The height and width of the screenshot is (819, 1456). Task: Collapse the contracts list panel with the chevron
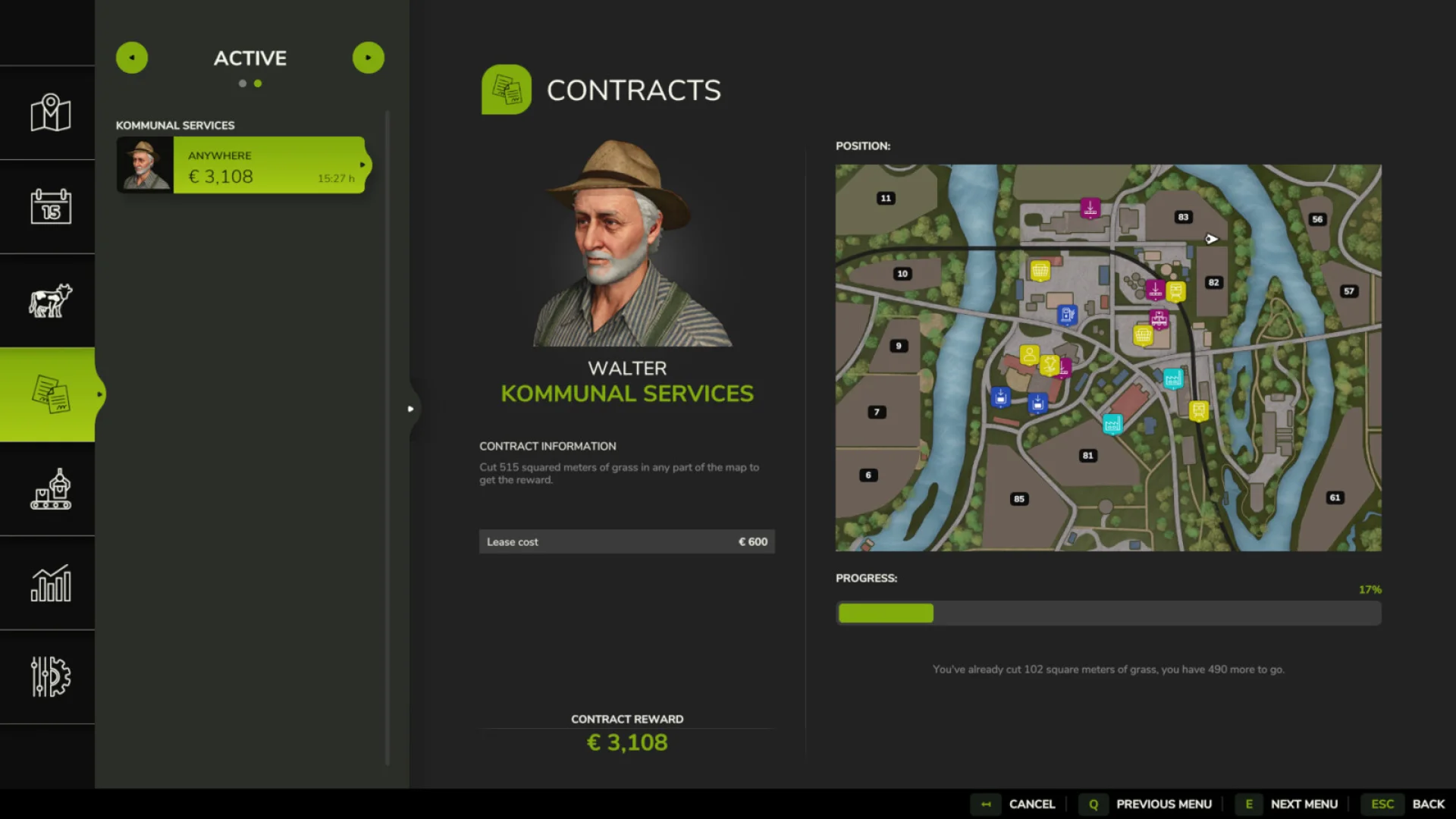[x=412, y=408]
